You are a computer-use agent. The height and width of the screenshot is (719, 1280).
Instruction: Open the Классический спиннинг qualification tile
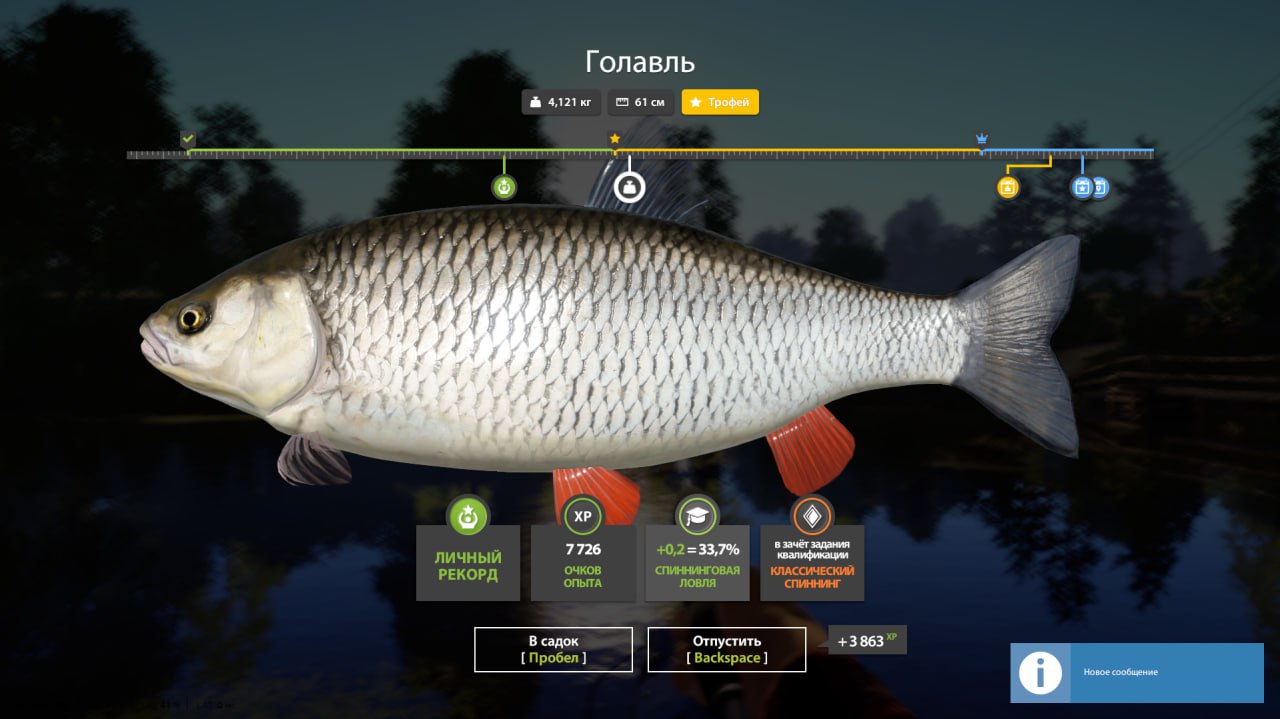coord(812,562)
